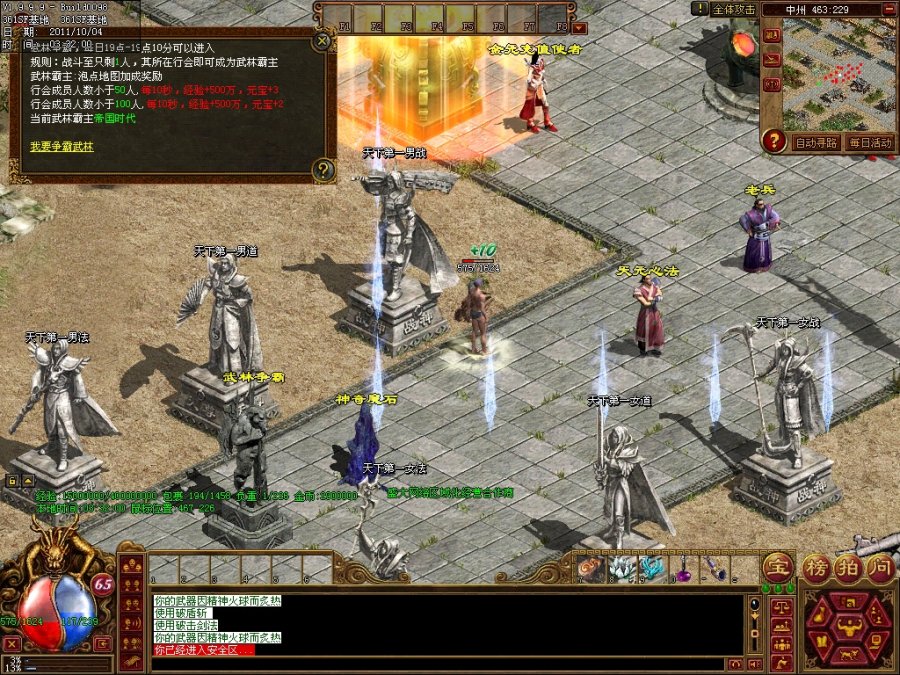Open the dialogue panel's question mark help
The width and height of the screenshot is (900, 675).
[x=321, y=169]
